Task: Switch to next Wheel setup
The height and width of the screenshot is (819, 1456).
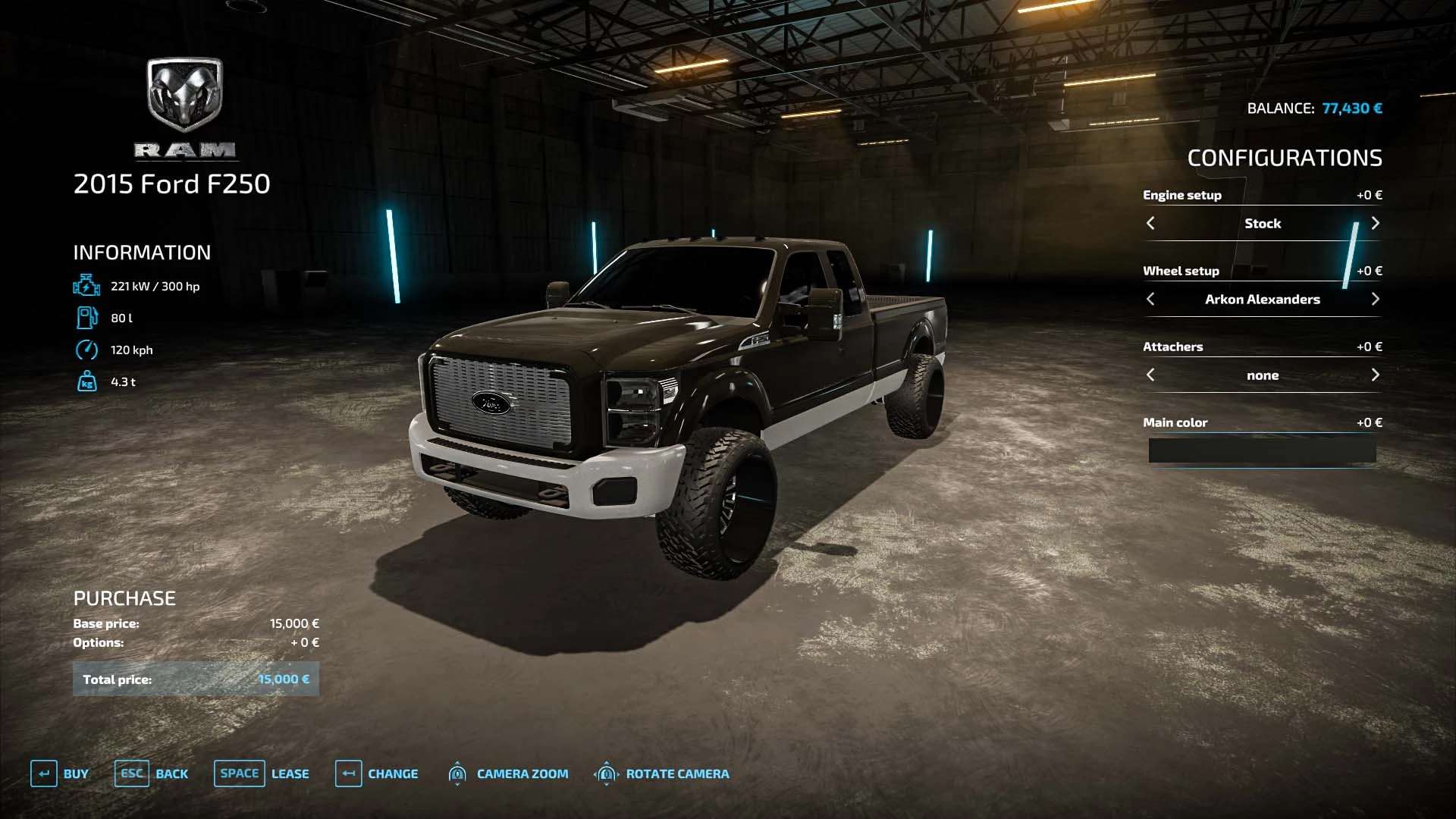Action: tap(1375, 299)
